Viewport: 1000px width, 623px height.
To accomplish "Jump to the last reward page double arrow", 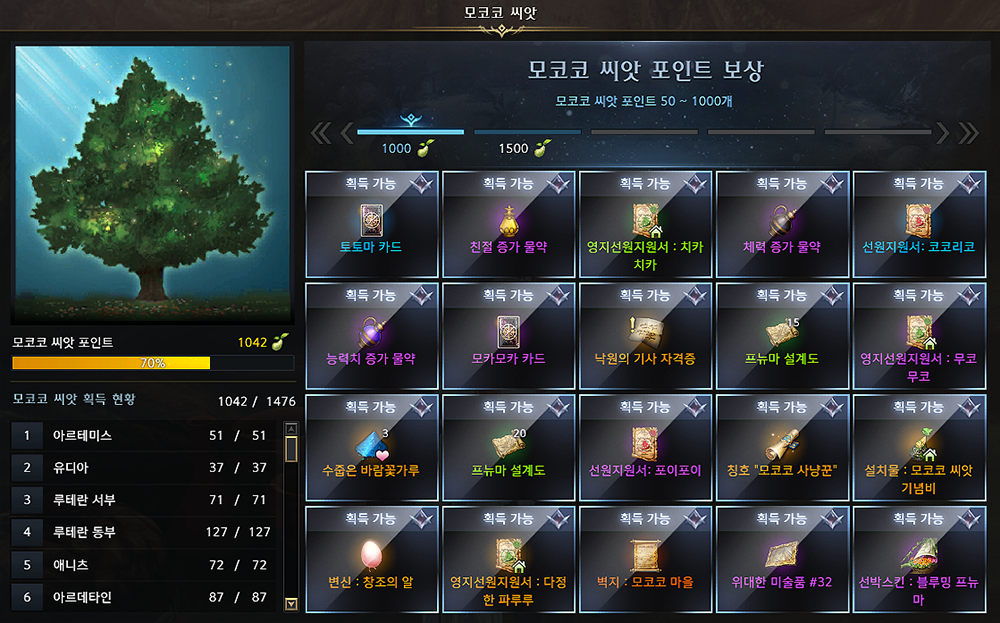I will point(968,132).
